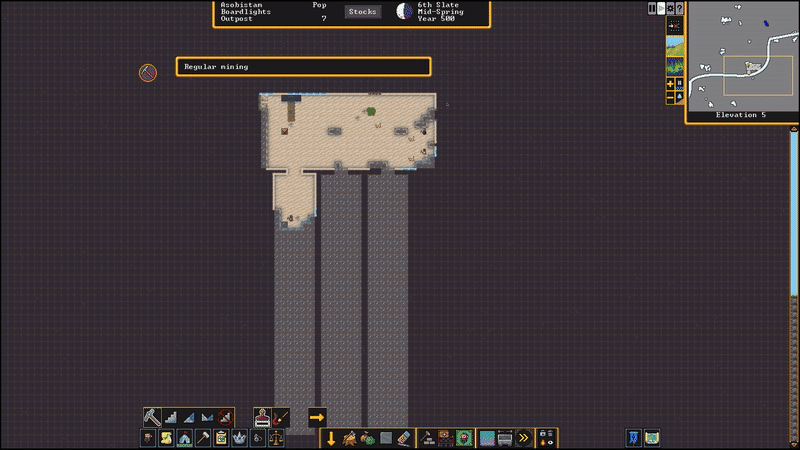
Task: Pause the game with the pause button
Action: [652, 8]
